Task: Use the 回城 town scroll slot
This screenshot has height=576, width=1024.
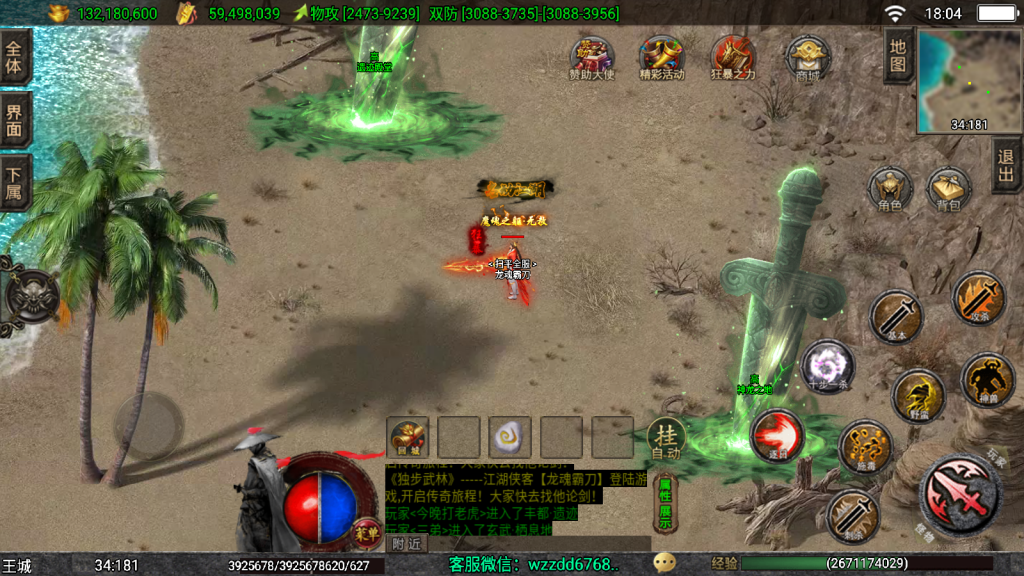Action: tap(408, 436)
